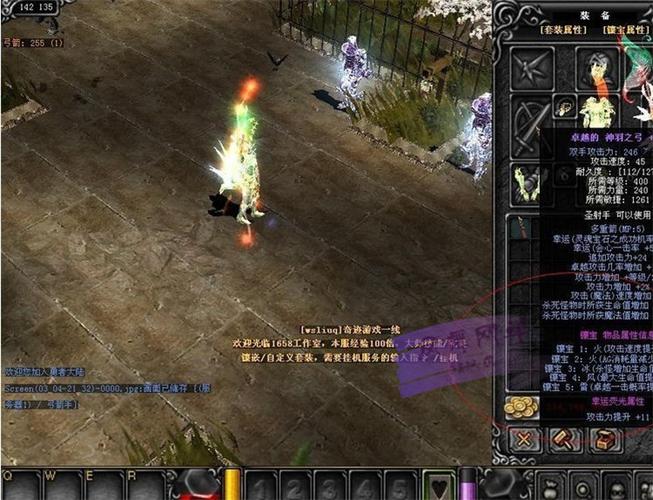653x500 pixels.
Task: Select the crossed arrows pet slot
Action: (532, 68)
